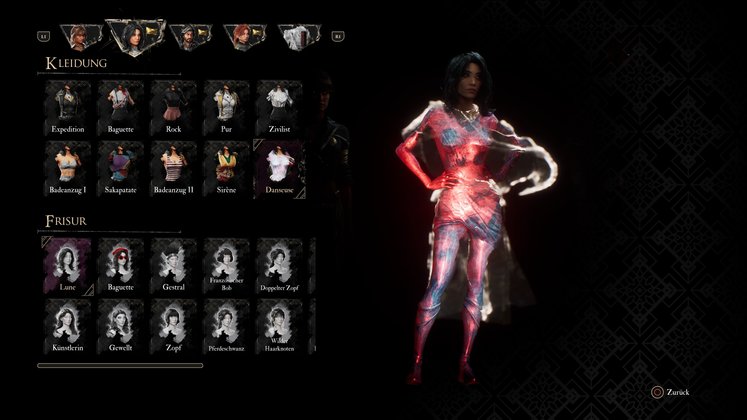
Task: Equip the Sirène outfit
Action: click(227, 168)
